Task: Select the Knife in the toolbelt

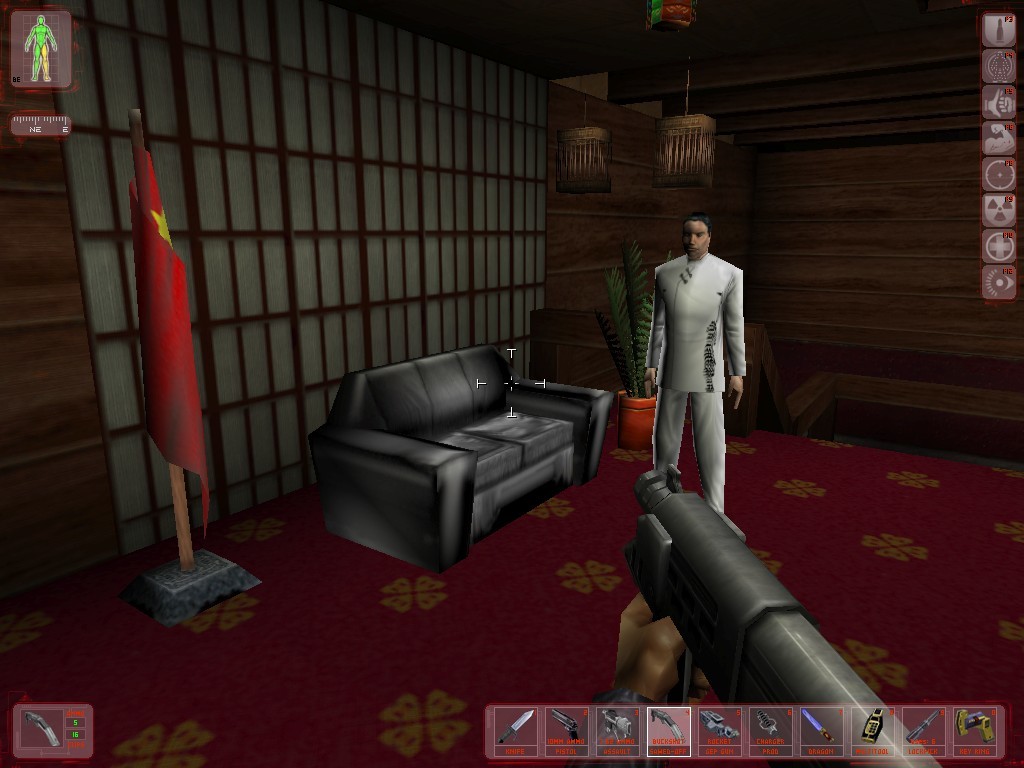Action: point(516,731)
